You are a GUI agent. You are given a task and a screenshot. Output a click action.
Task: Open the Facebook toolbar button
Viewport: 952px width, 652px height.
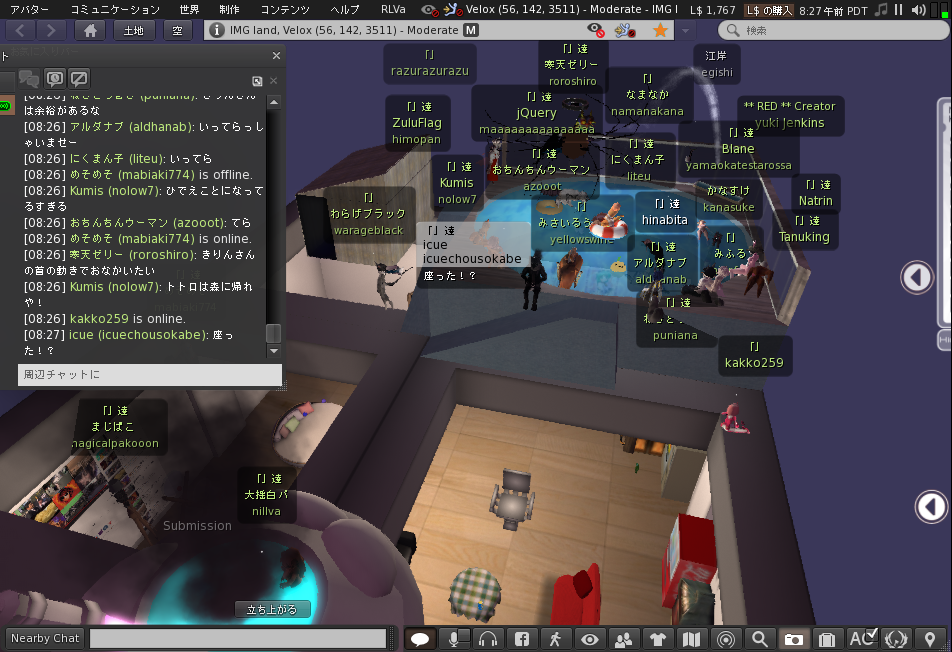point(522,639)
